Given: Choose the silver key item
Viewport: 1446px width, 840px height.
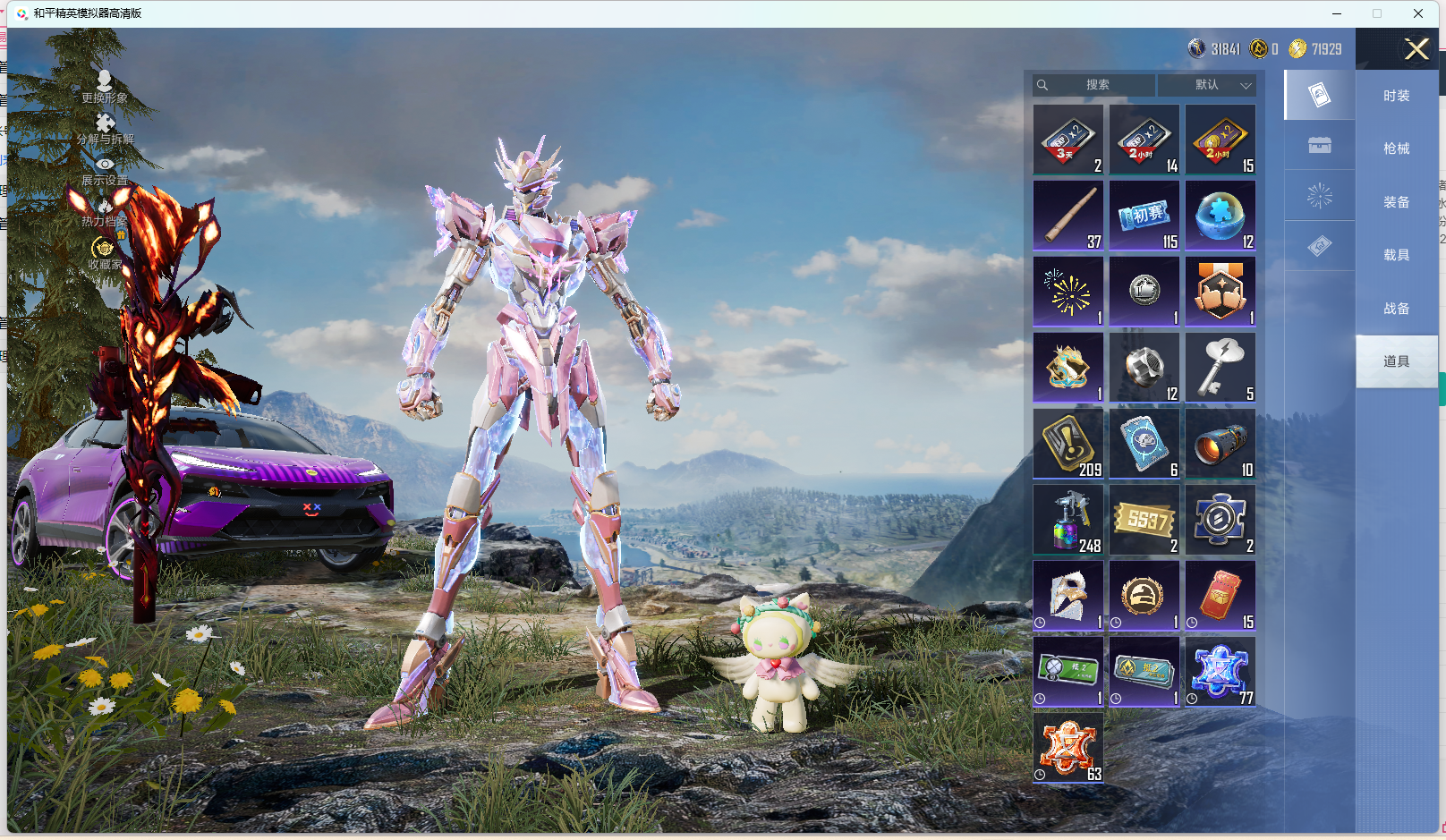Looking at the screenshot, I should (1221, 368).
